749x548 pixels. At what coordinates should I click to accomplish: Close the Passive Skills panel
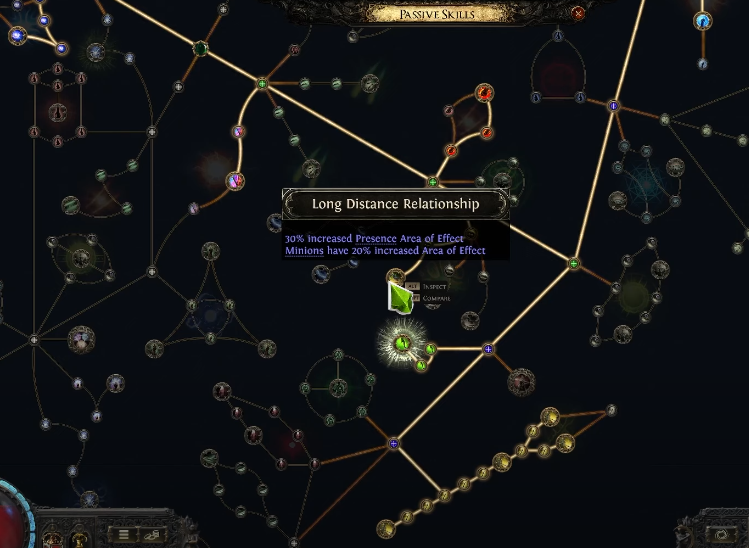tap(578, 13)
